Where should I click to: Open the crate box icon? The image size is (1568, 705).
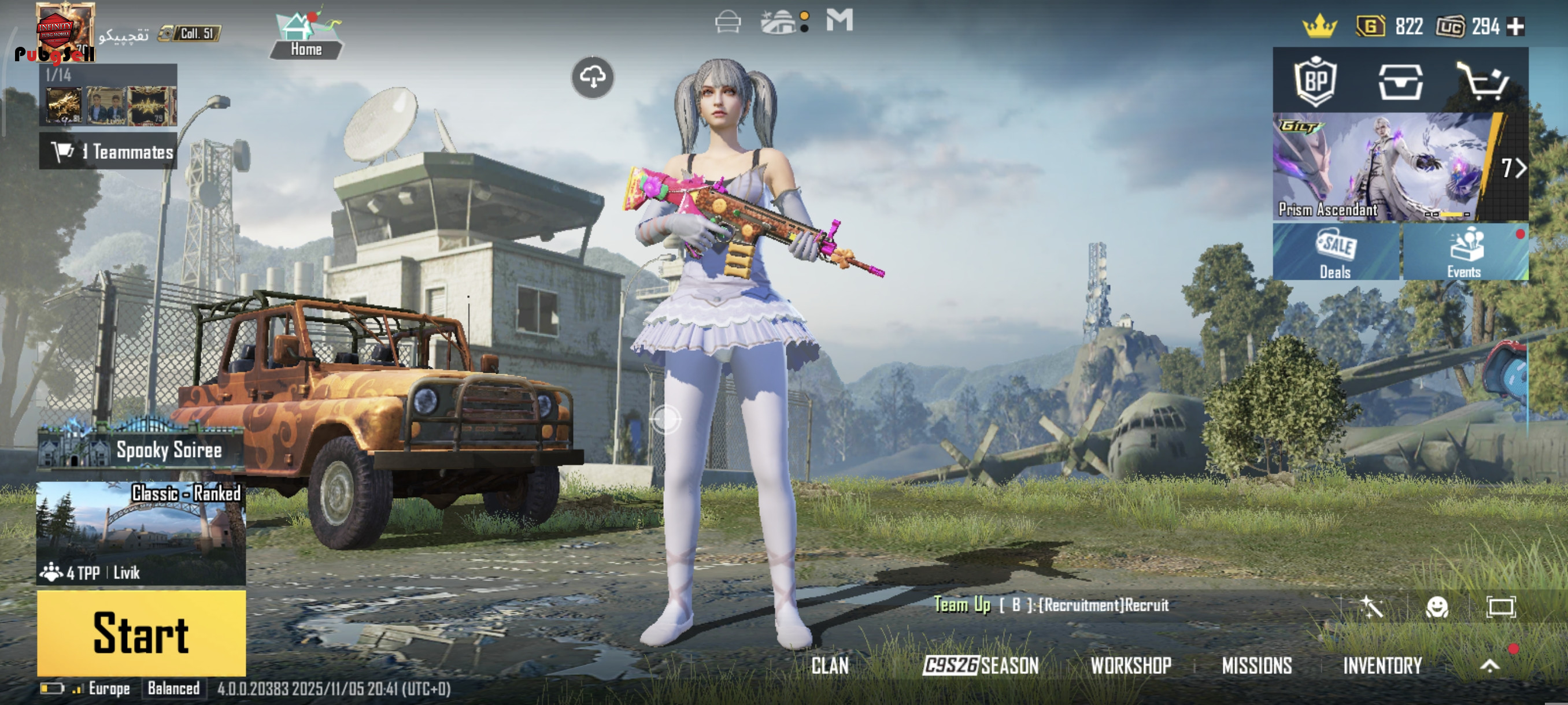[1400, 81]
